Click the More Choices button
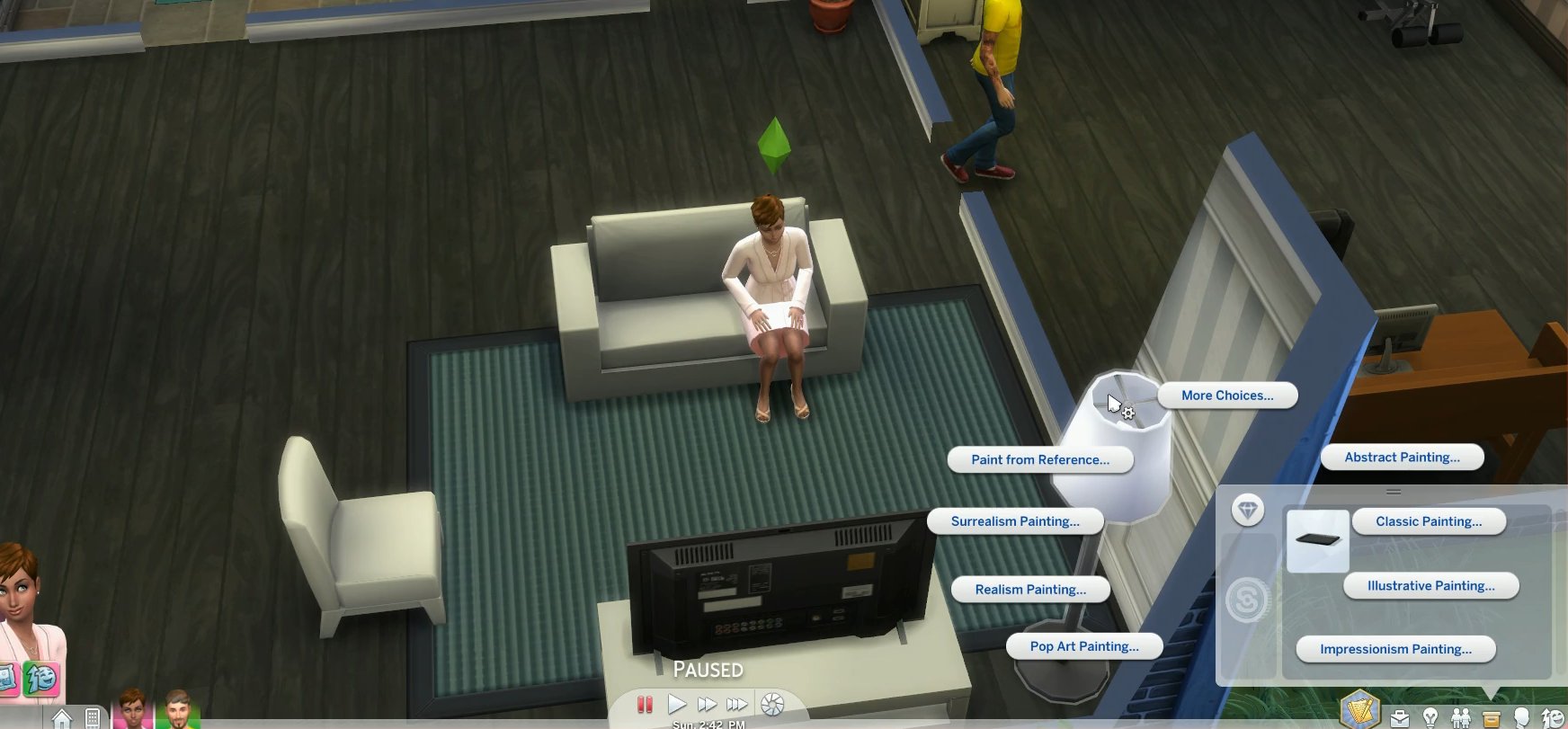Viewport: 1568px width, 729px height. [x=1227, y=396]
